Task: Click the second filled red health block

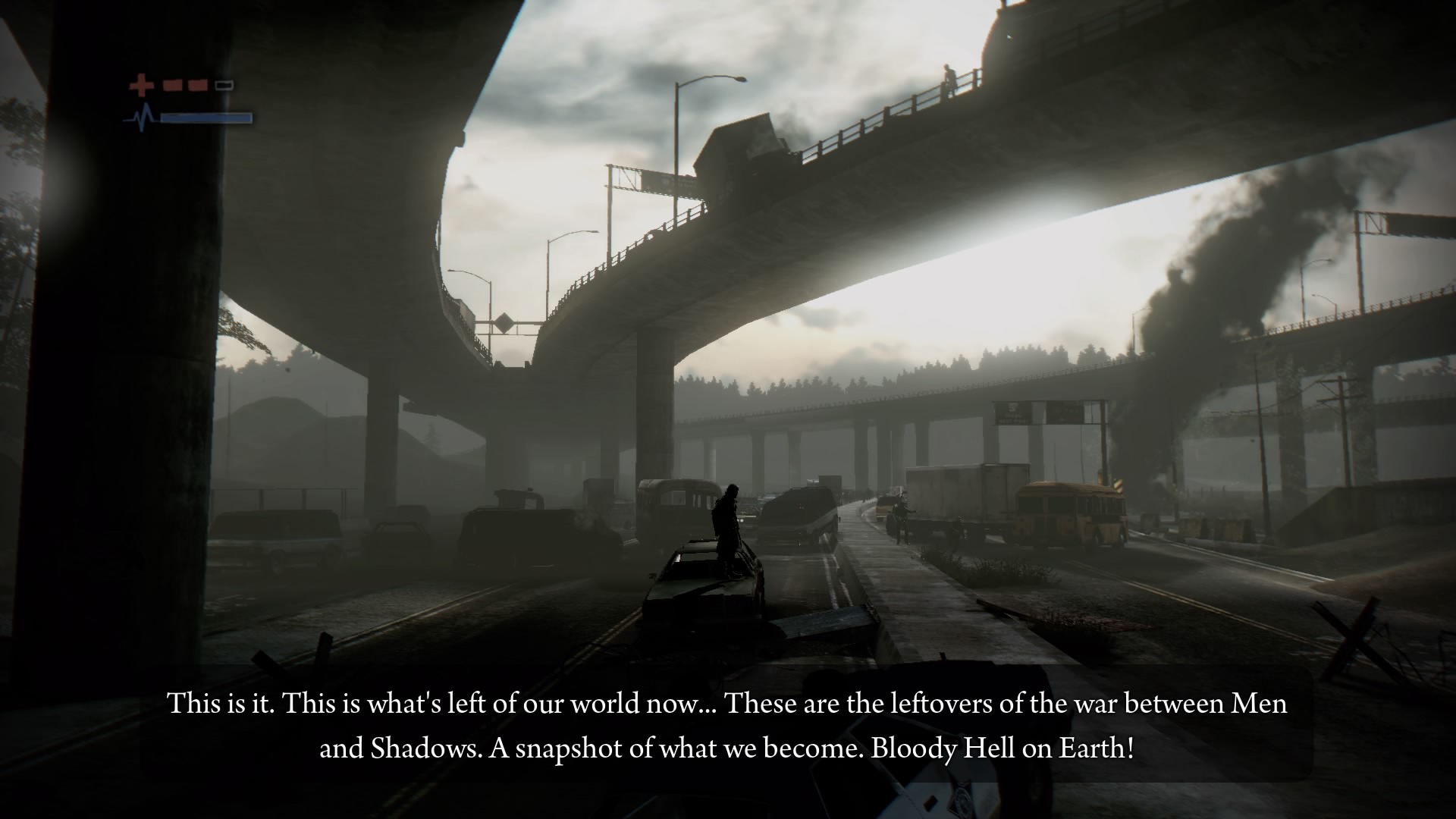Action: [x=198, y=85]
